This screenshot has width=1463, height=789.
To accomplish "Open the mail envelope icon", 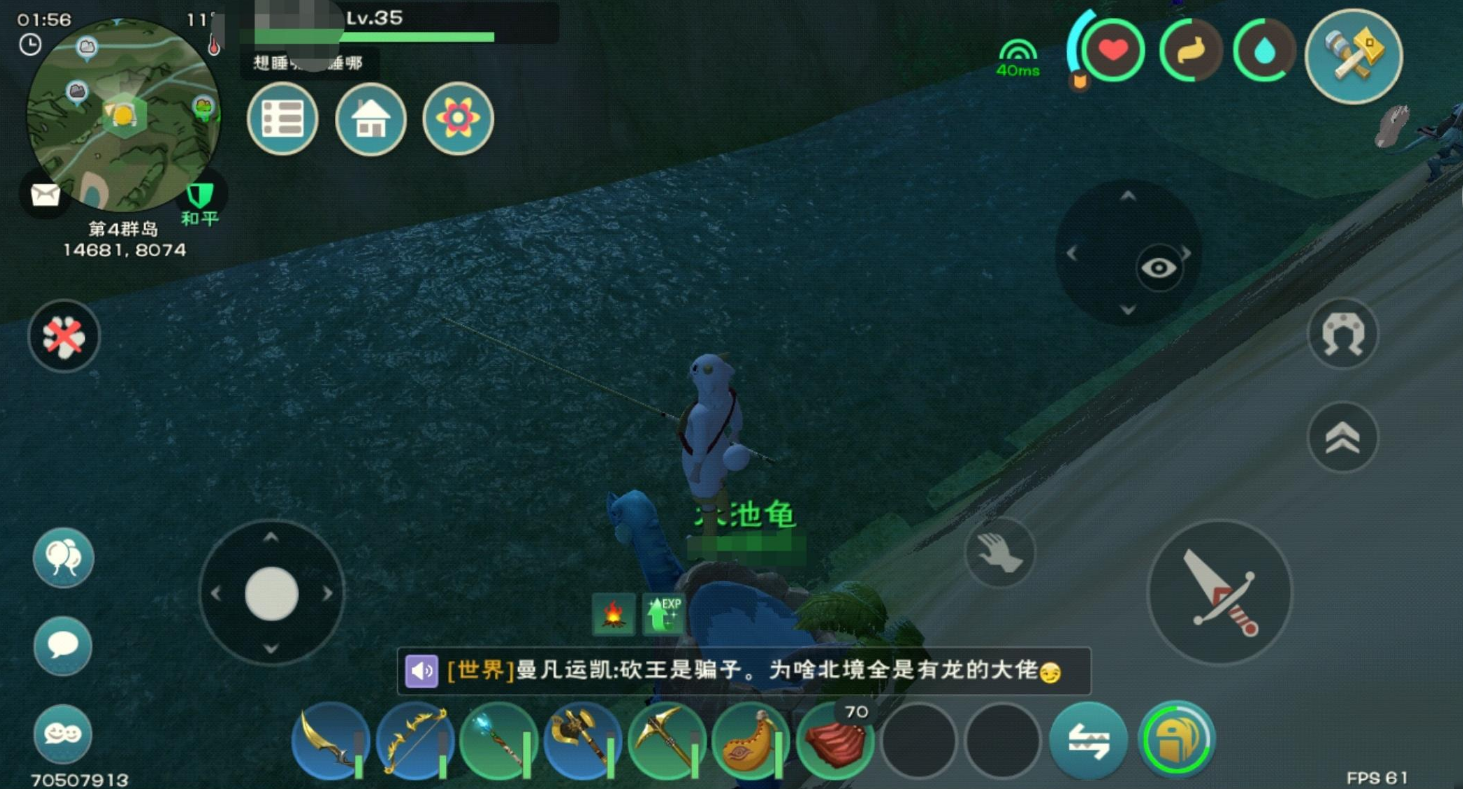I will click(x=45, y=194).
